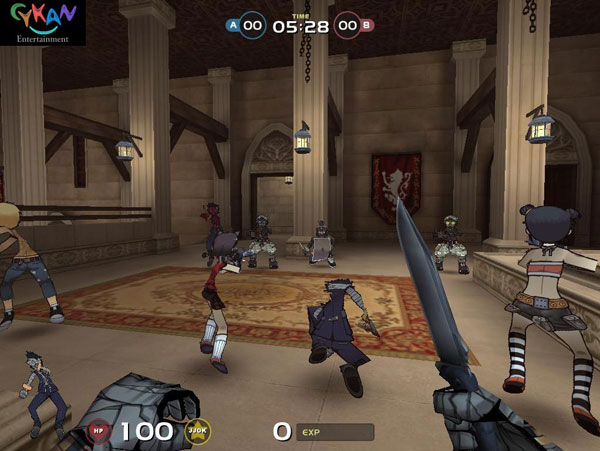Click the GYKAN Entertainment logo
The width and height of the screenshot is (600, 451).
pos(41,22)
